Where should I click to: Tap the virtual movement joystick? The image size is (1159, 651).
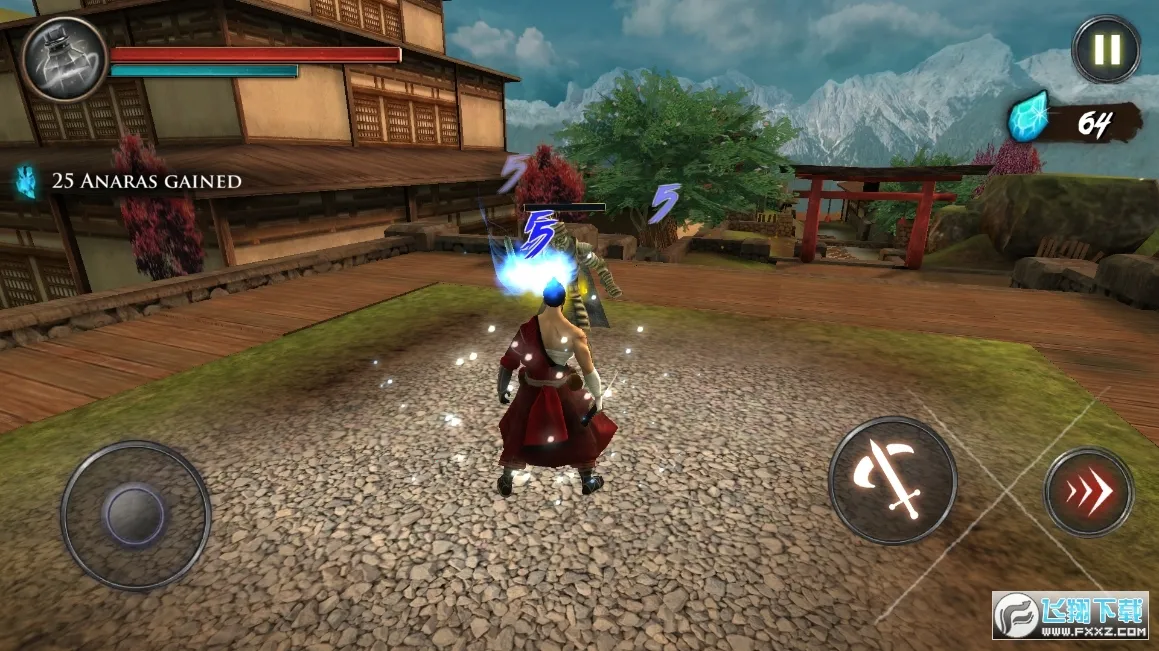pyautogui.click(x=135, y=515)
